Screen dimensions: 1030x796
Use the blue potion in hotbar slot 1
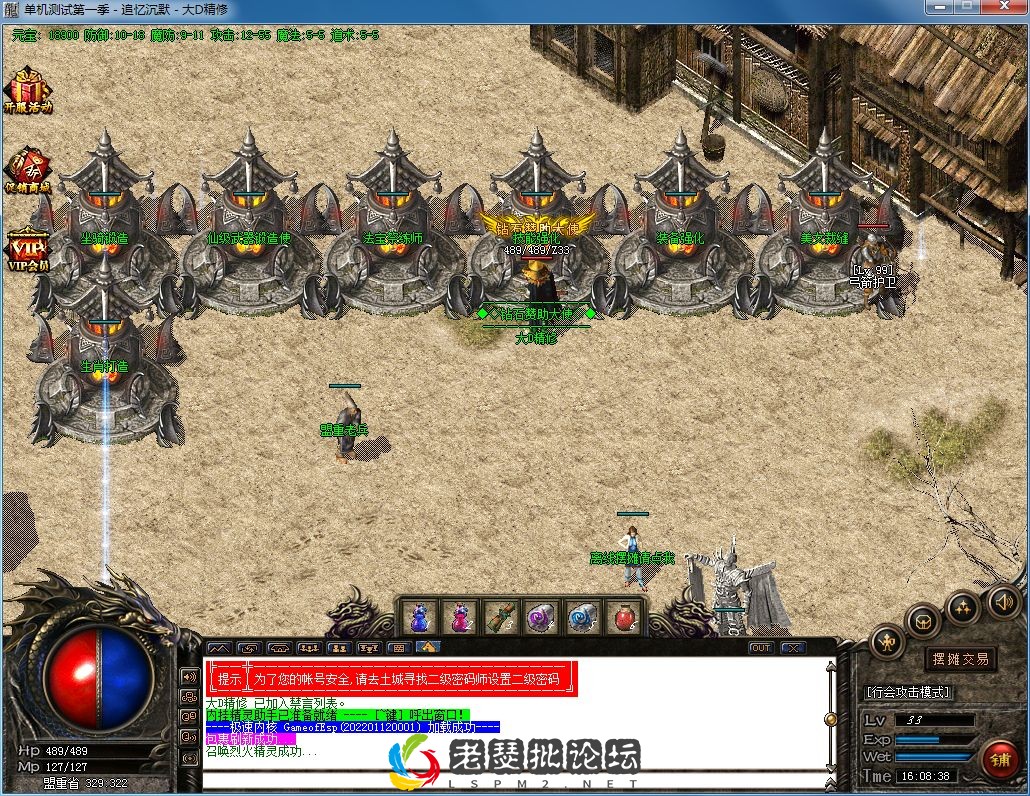pos(419,616)
